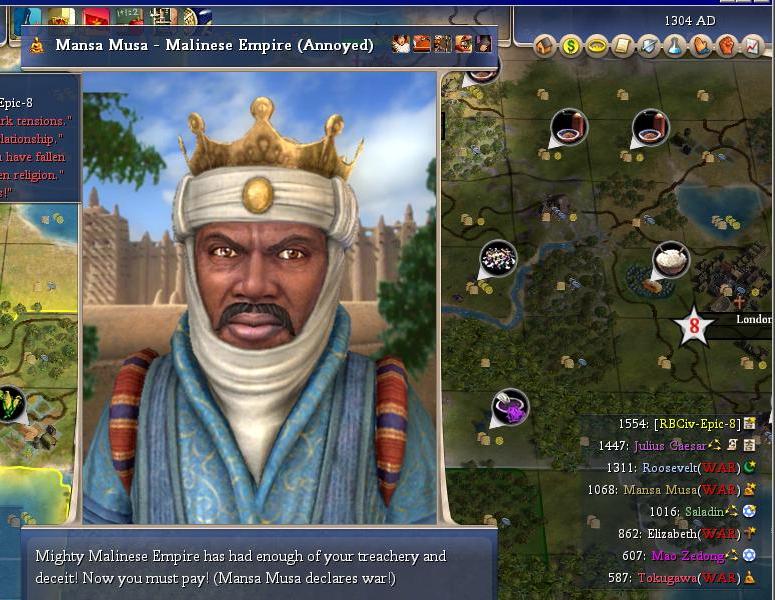Open the Religion Advisor praying hands icon

click(x=701, y=46)
